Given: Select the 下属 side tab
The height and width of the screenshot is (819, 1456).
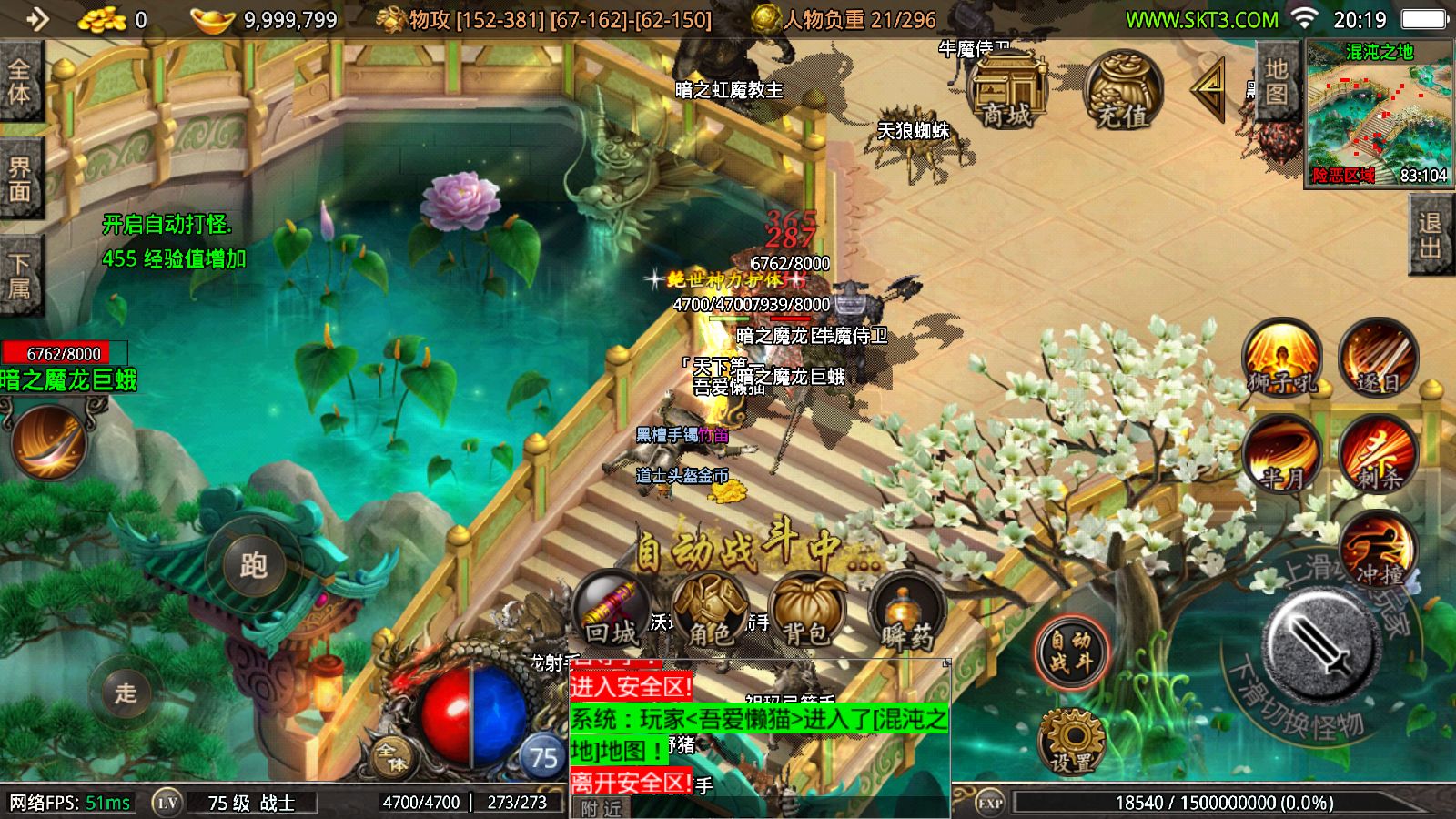Looking at the screenshot, I should point(20,277).
